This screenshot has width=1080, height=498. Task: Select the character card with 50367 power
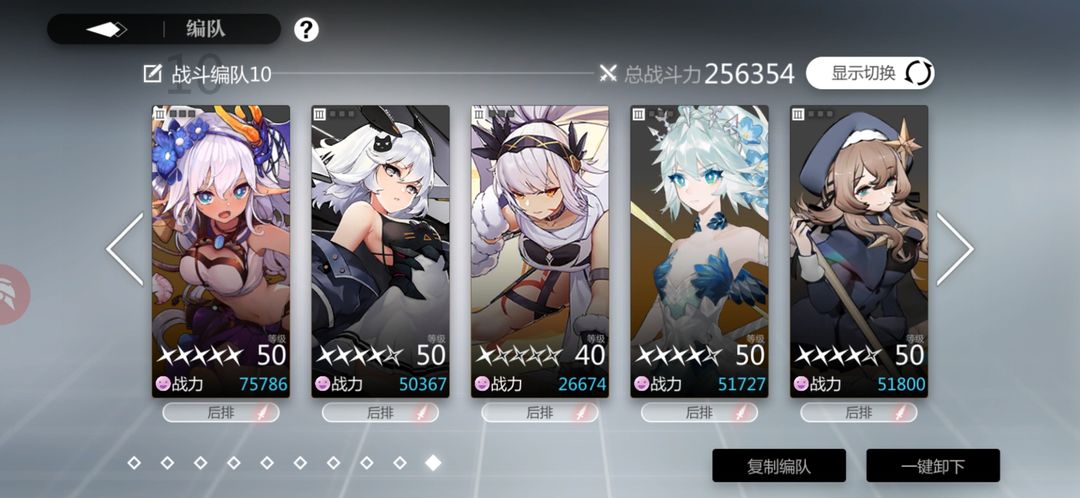tap(380, 250)
